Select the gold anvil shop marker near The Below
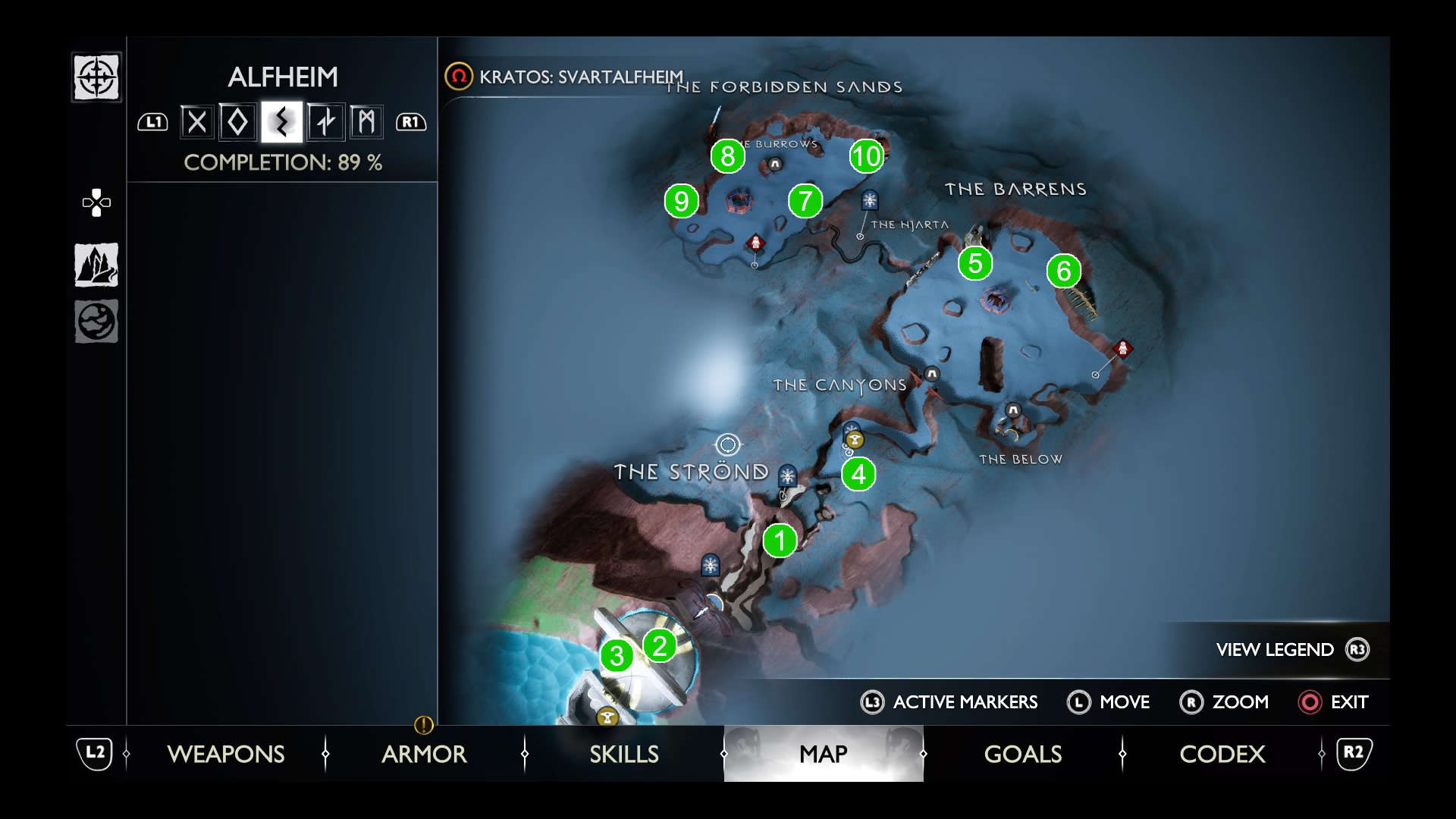 855,439
